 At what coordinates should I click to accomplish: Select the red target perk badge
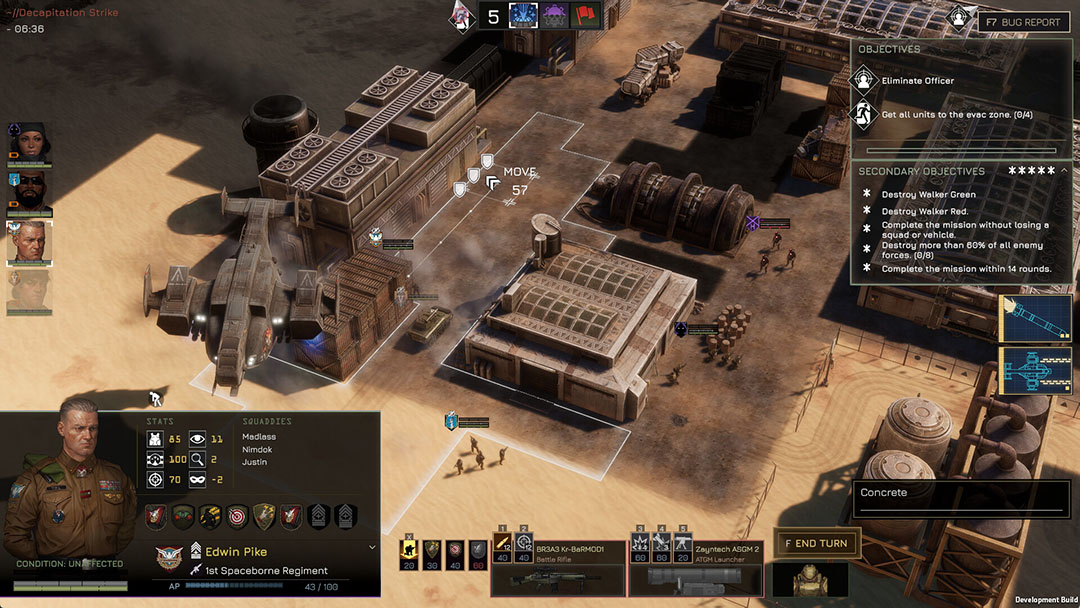pyautogui.click(x=237, y=516)
